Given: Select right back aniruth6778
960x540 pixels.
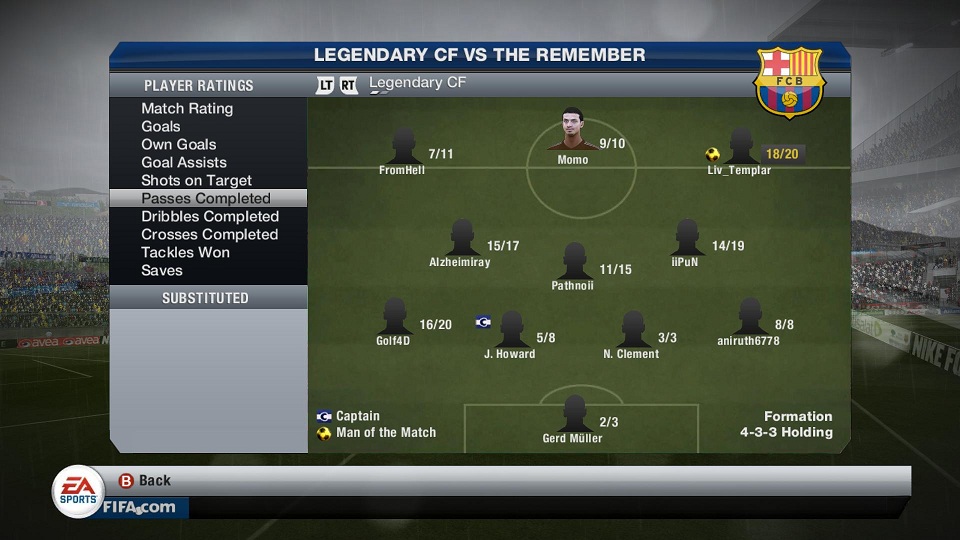Looking at the screenshot, I should [x=748, y=318].
